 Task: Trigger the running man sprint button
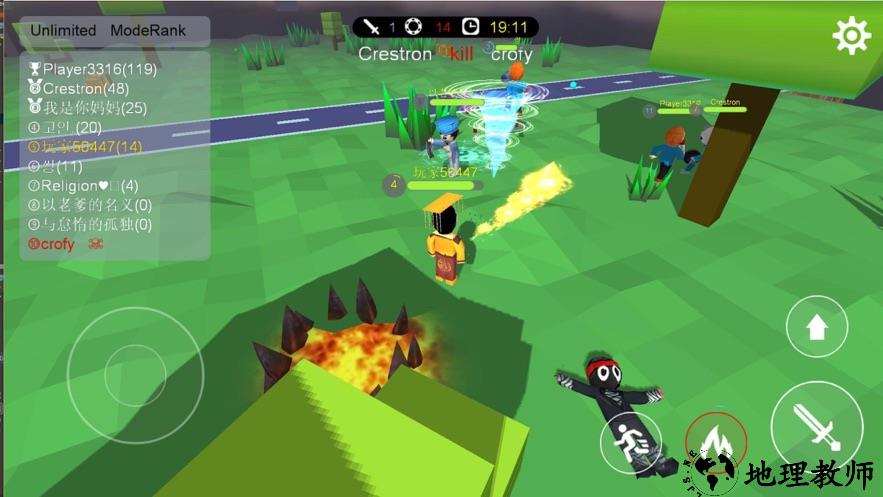[x=632, y=442]
